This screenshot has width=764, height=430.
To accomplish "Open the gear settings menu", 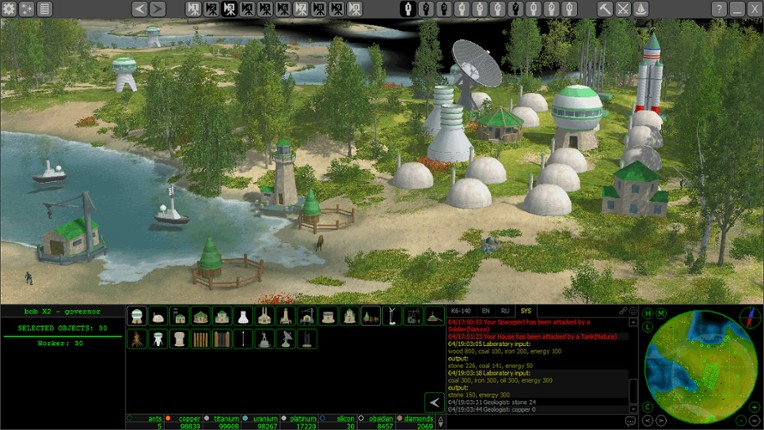I will tap(9, 8).
